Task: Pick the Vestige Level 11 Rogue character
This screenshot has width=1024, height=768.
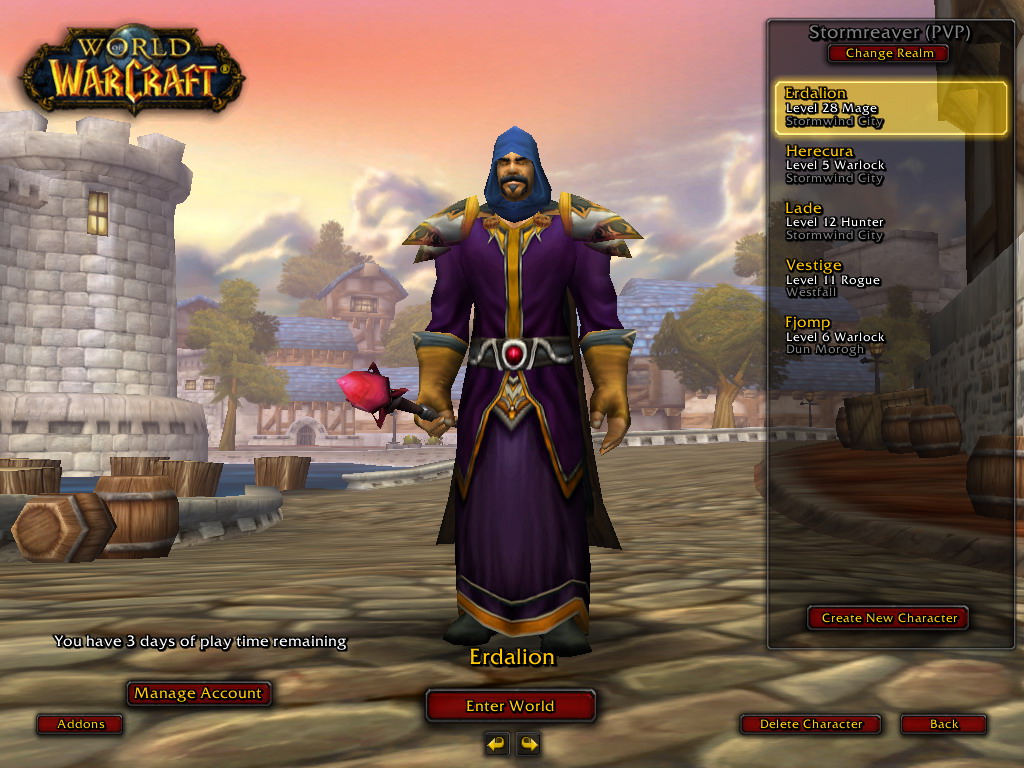Action: pyautogui.click(x=890, y=279)
